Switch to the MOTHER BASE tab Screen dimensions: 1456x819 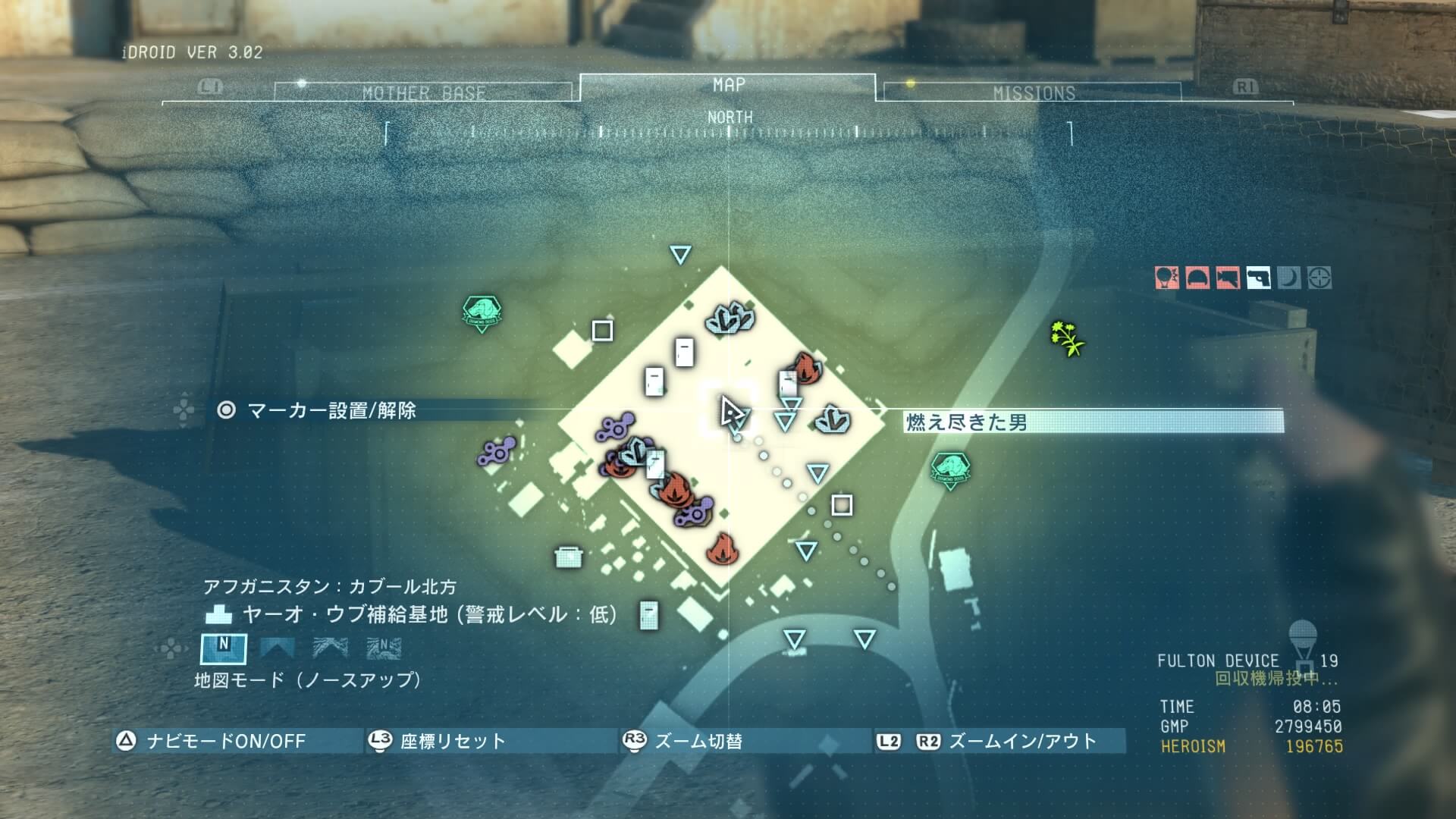(x=423, y=93)
